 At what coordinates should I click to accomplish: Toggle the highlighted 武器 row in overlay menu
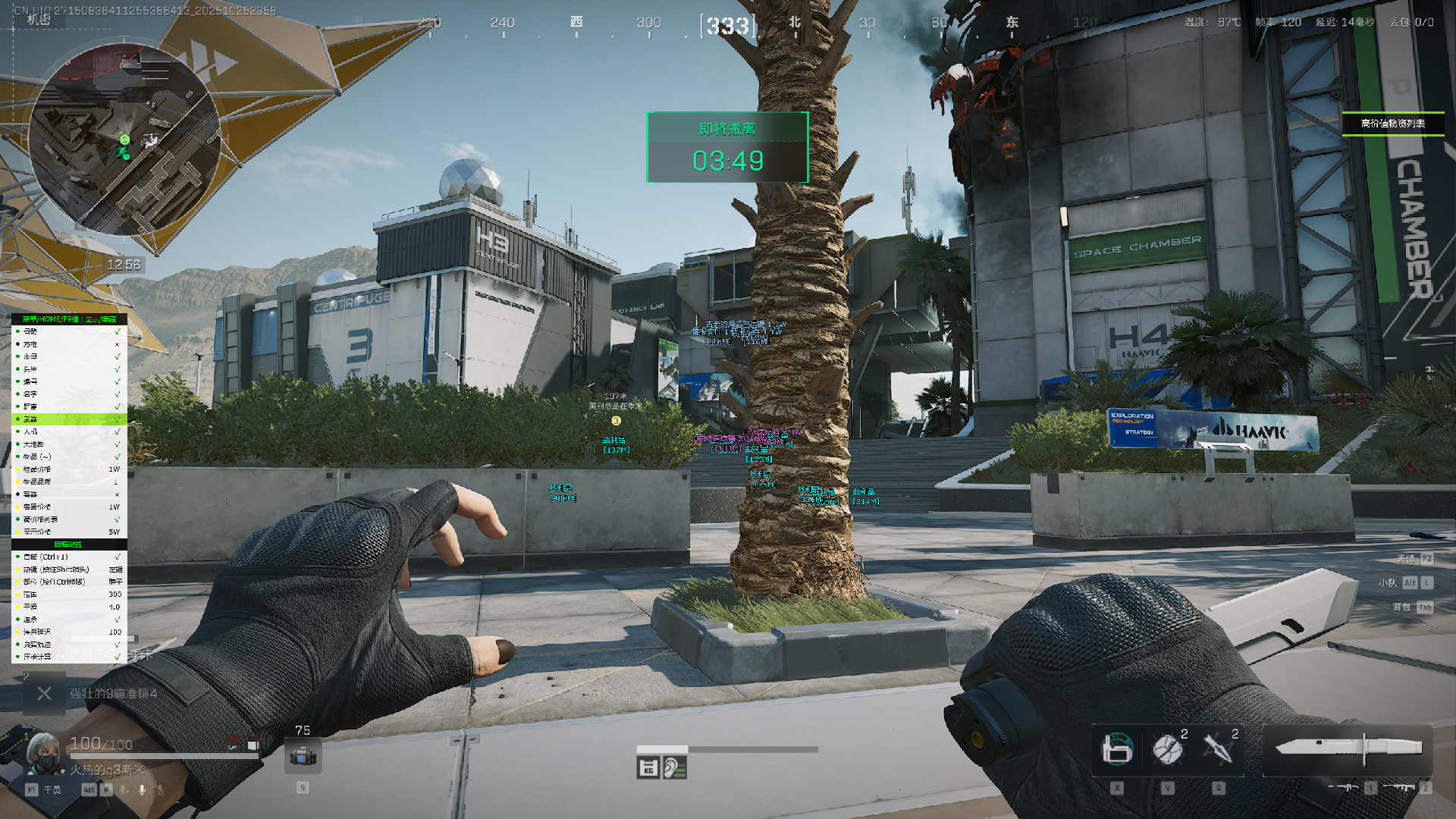[x=68, y=419]
